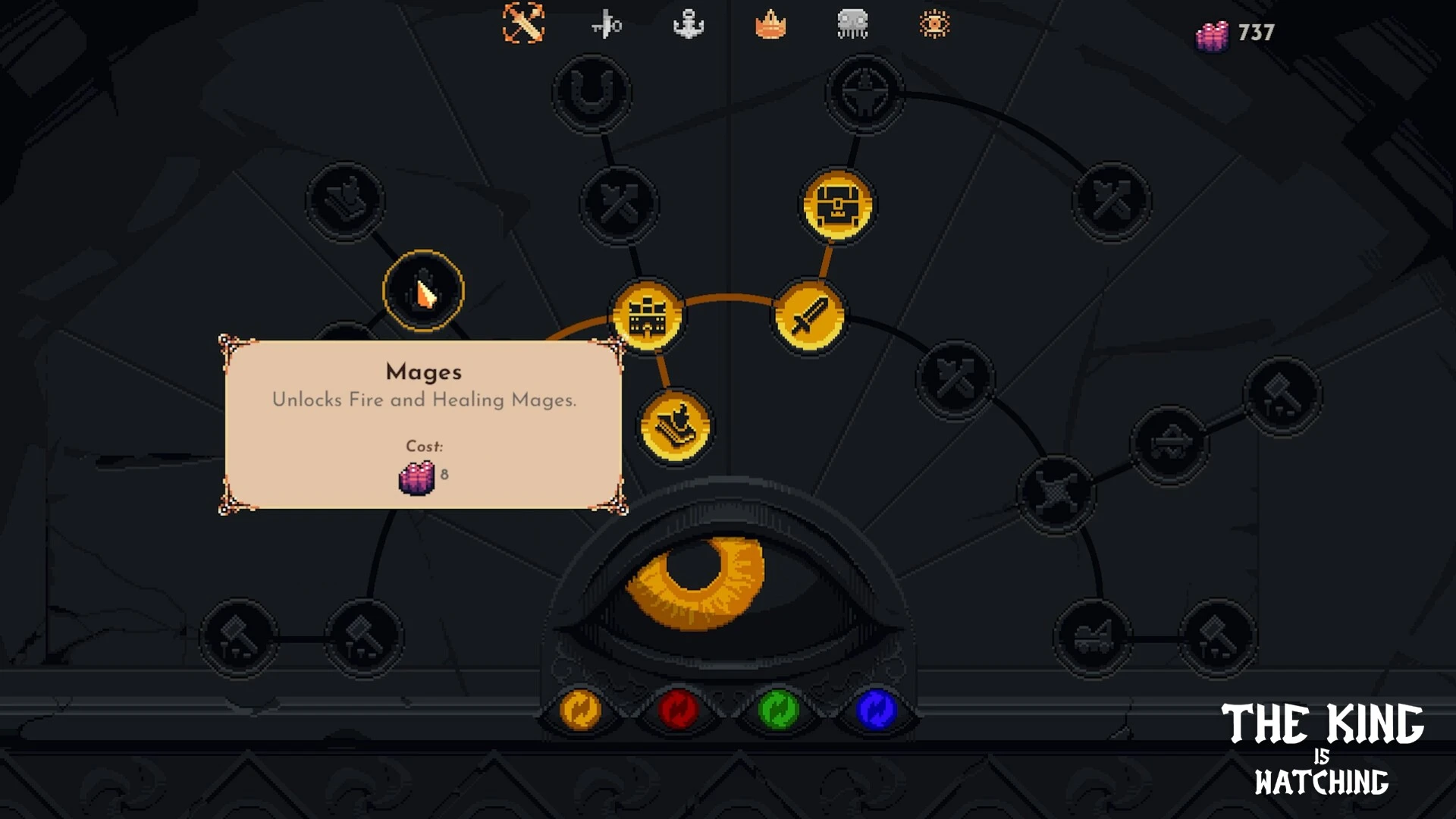The image size is (1456, 819).
Task: Switch to the jellyfish category tab
Action: [852, 24]
